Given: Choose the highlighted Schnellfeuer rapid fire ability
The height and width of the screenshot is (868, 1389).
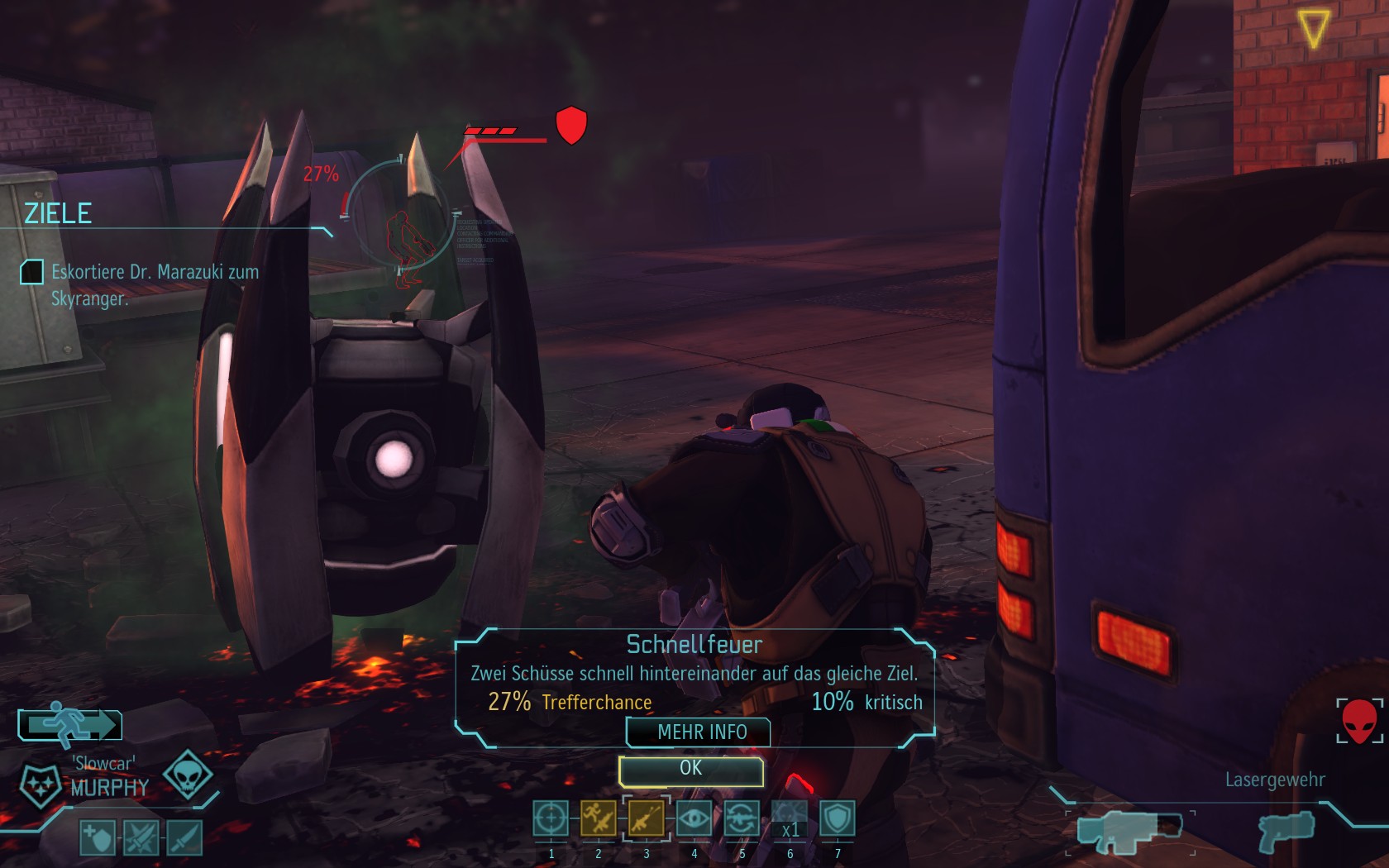Looking at the screenshot, I should tap(646, 819).
